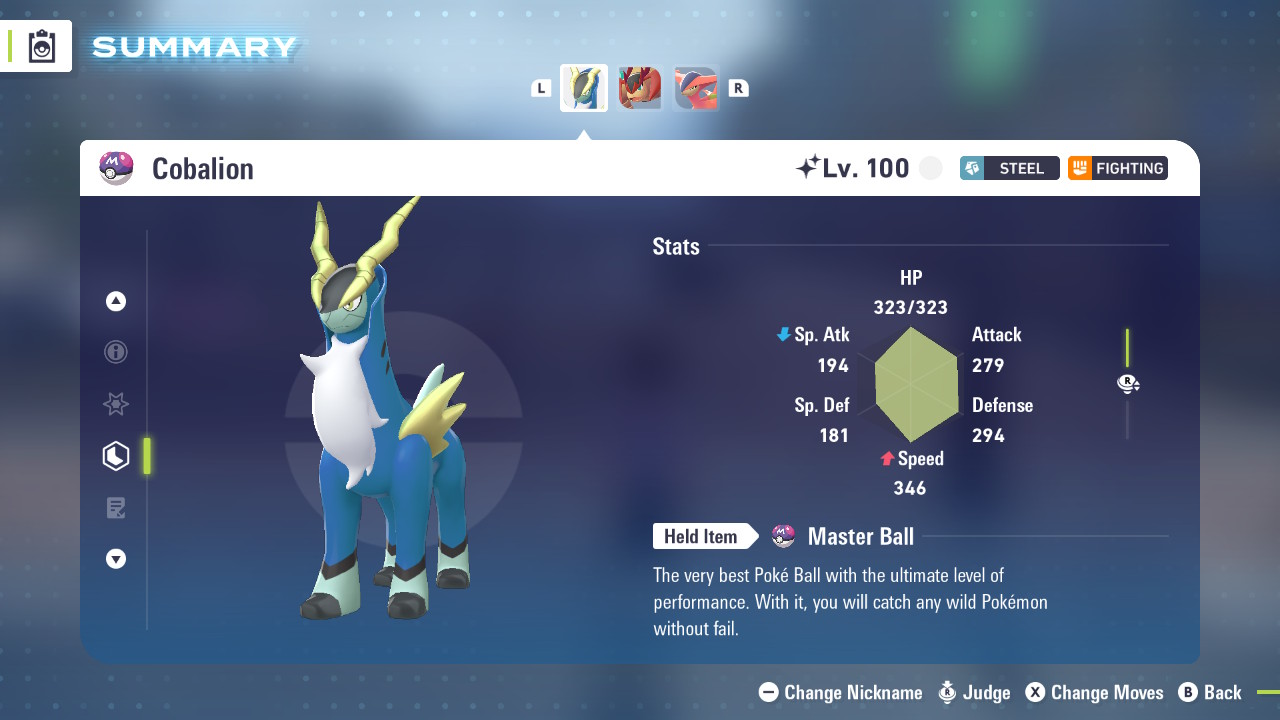This screenshot has height=720, width=1280.
Task: Switch to the red Pokémon in the middle thumbnail
Action: tap(640, 88)
